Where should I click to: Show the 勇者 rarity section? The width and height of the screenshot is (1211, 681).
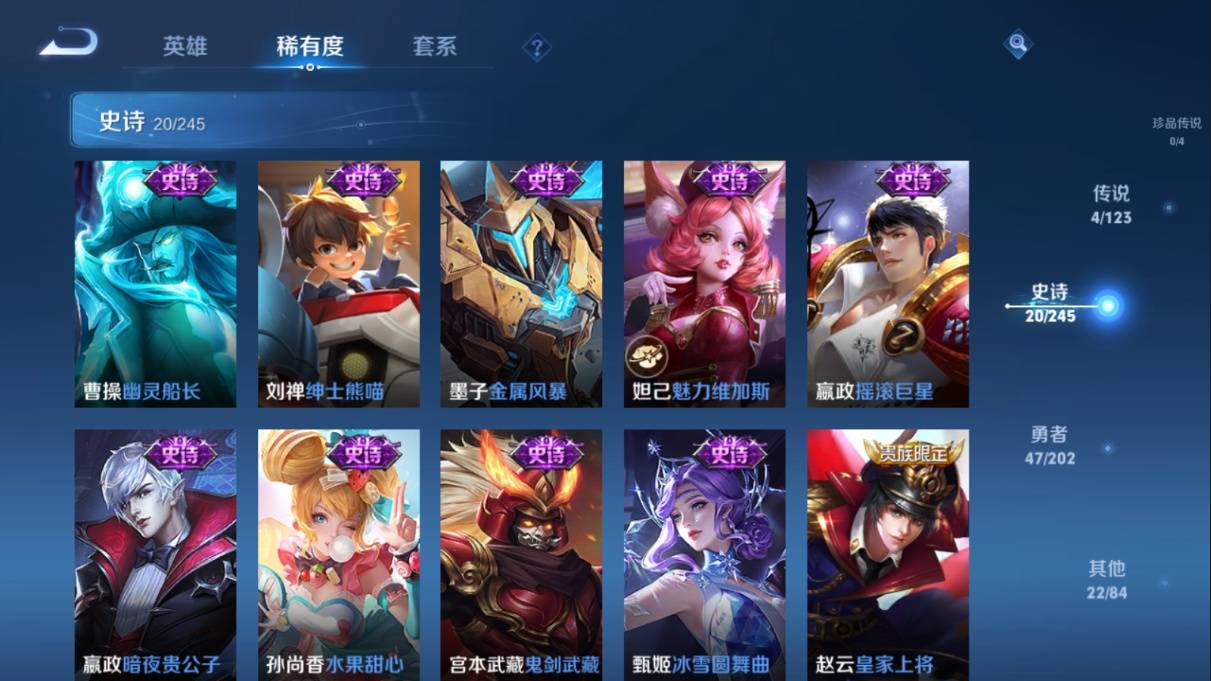coord(1049,445)
